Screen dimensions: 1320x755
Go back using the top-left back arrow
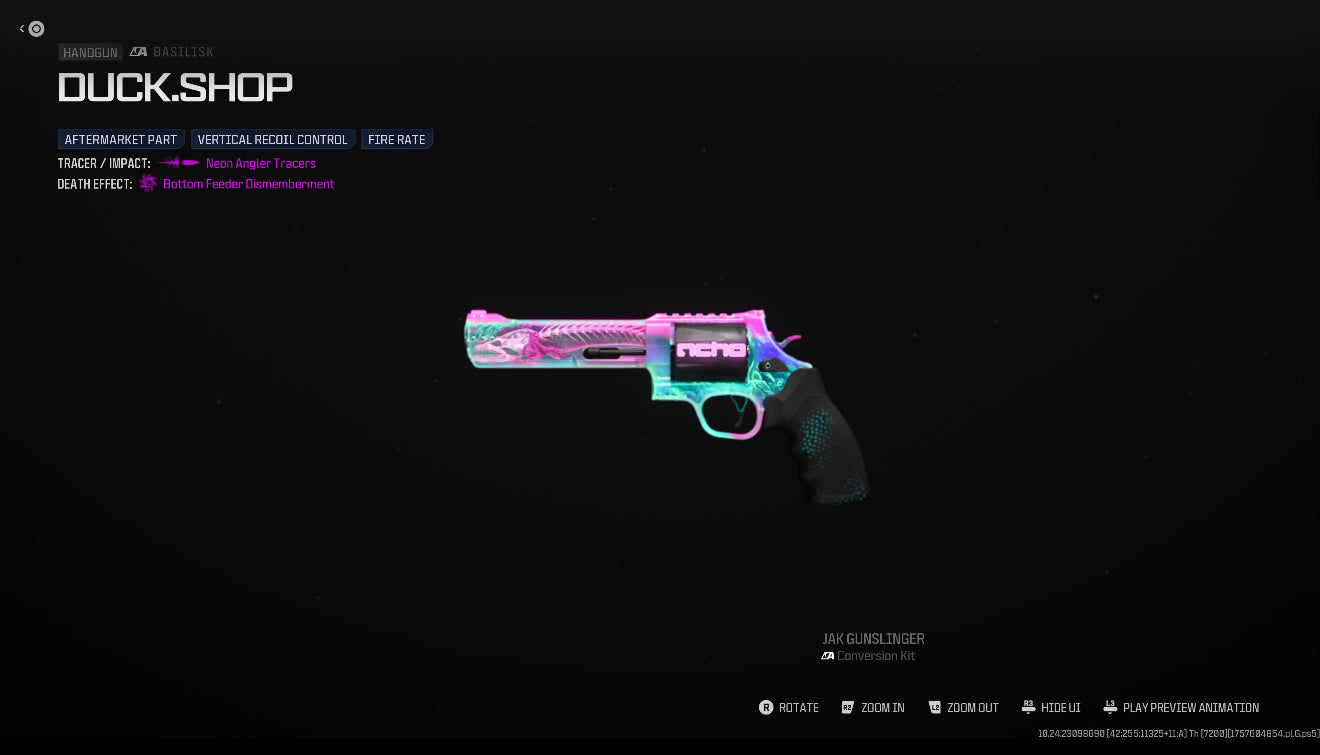coord(31,29)
